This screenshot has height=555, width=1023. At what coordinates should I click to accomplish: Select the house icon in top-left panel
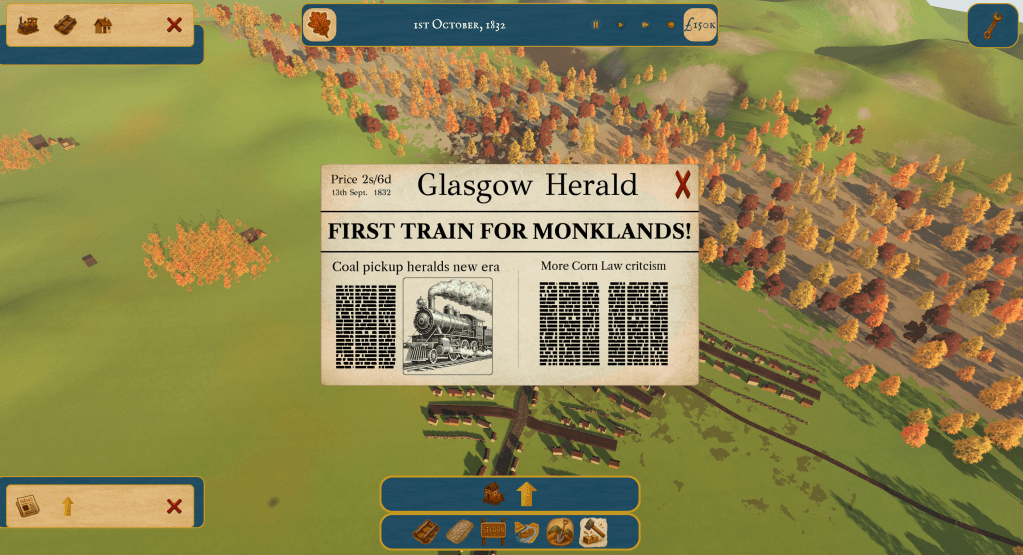[x=103, y=25]
